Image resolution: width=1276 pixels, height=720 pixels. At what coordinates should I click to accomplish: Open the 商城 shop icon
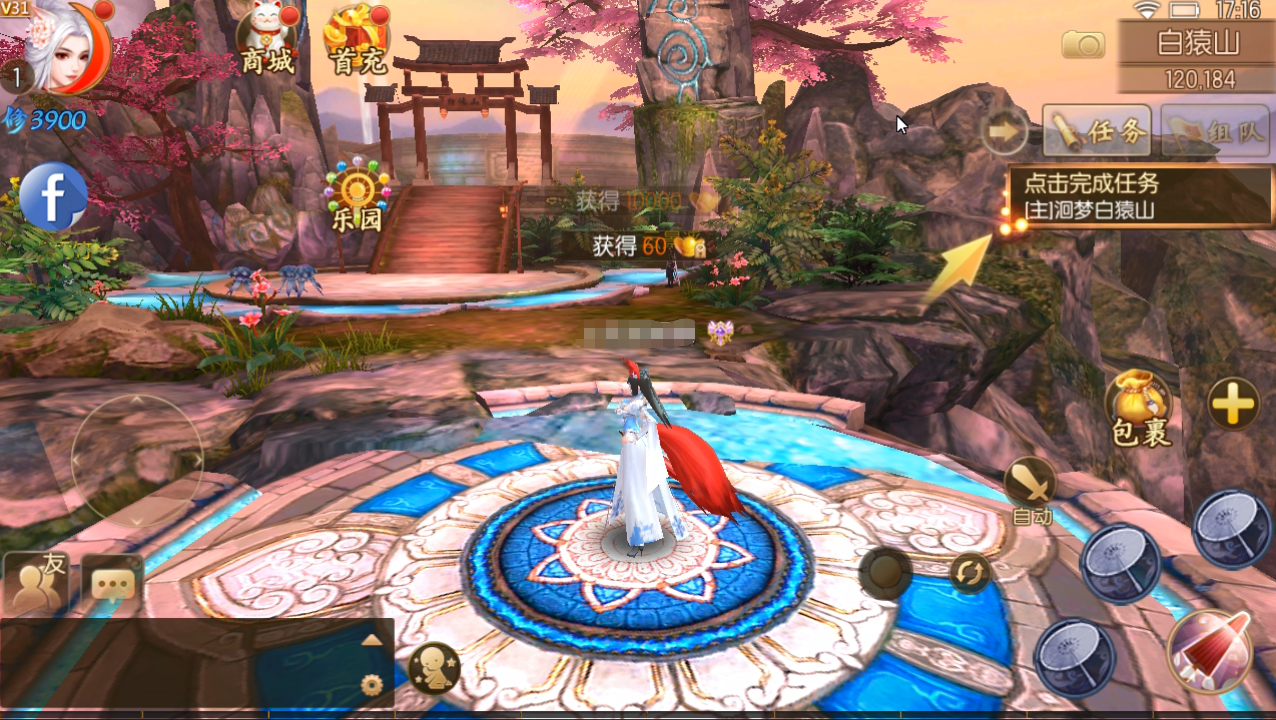(x=267, y=42)
